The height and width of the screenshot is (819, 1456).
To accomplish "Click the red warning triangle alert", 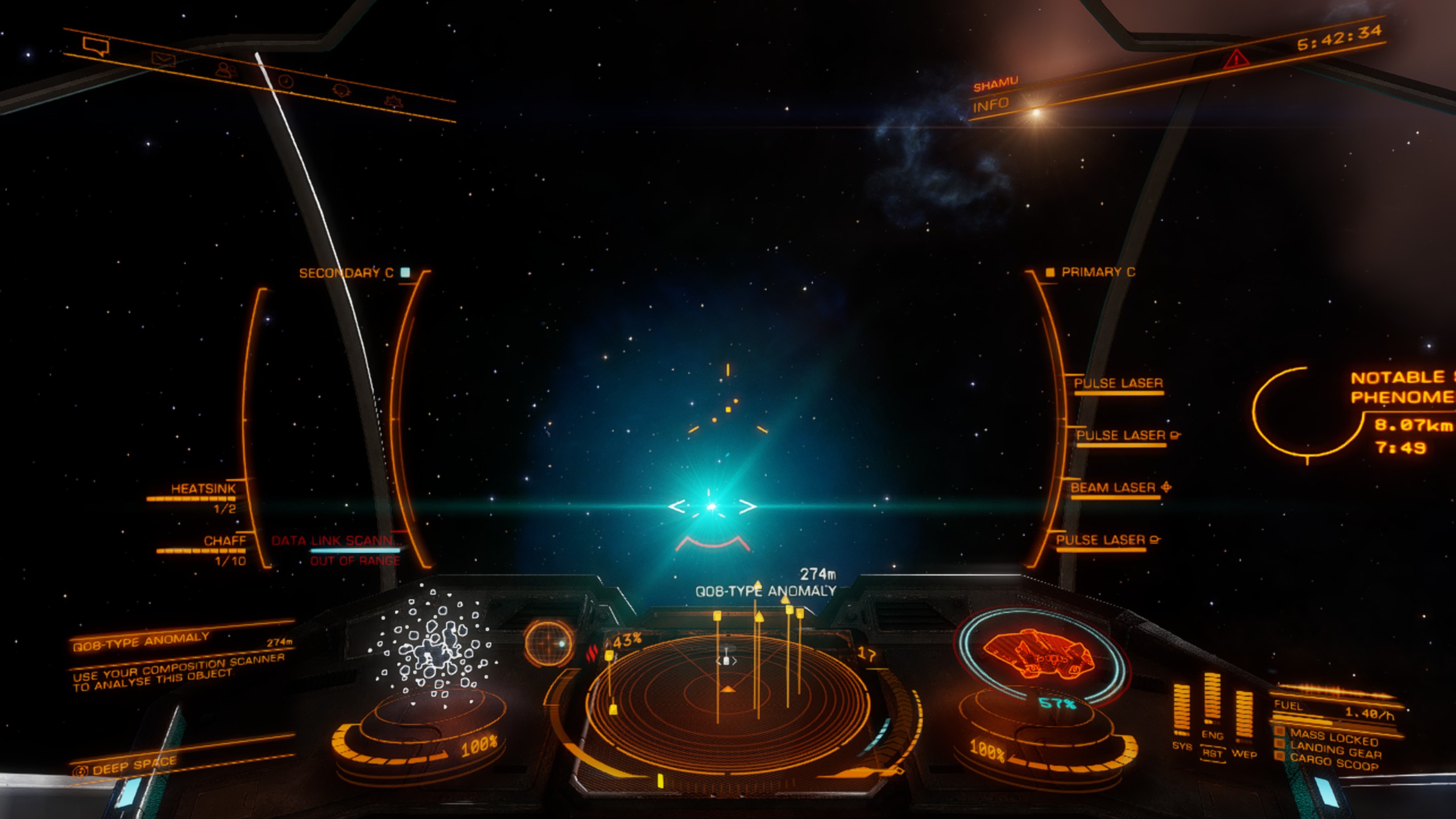I will [1236, 59].
